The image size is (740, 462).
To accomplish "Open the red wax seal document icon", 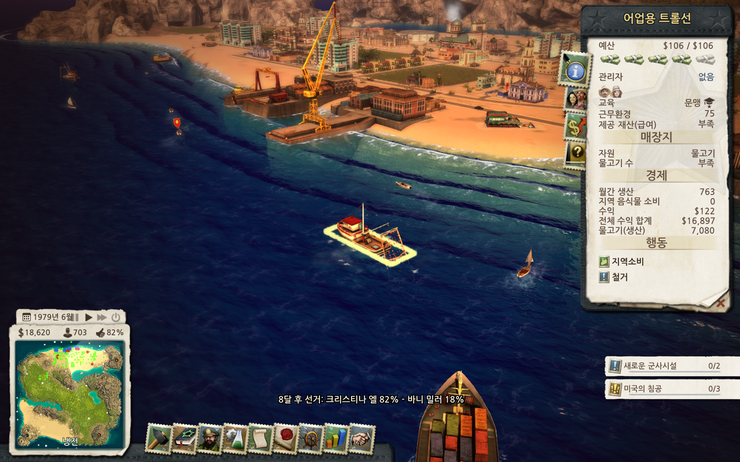I will [x=286, y=437].
